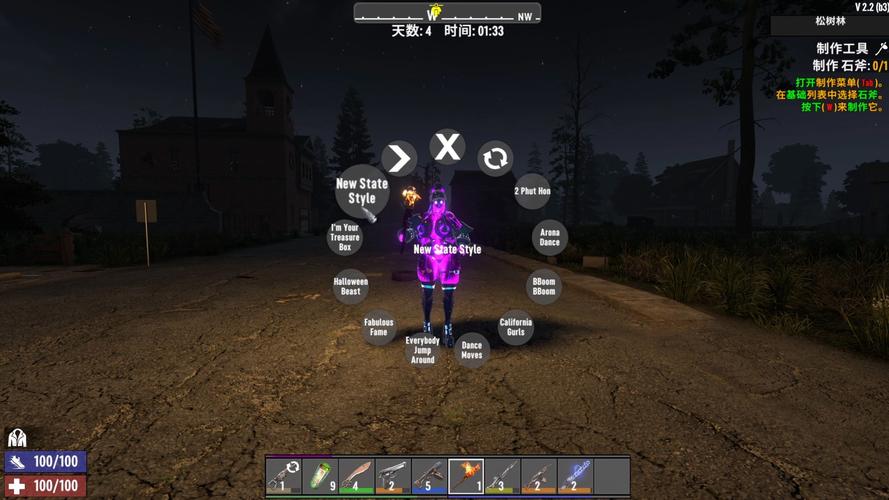
Task: Equip the glowing blue weapon slot
Action: pyautogui.click(x=575, y=476)
